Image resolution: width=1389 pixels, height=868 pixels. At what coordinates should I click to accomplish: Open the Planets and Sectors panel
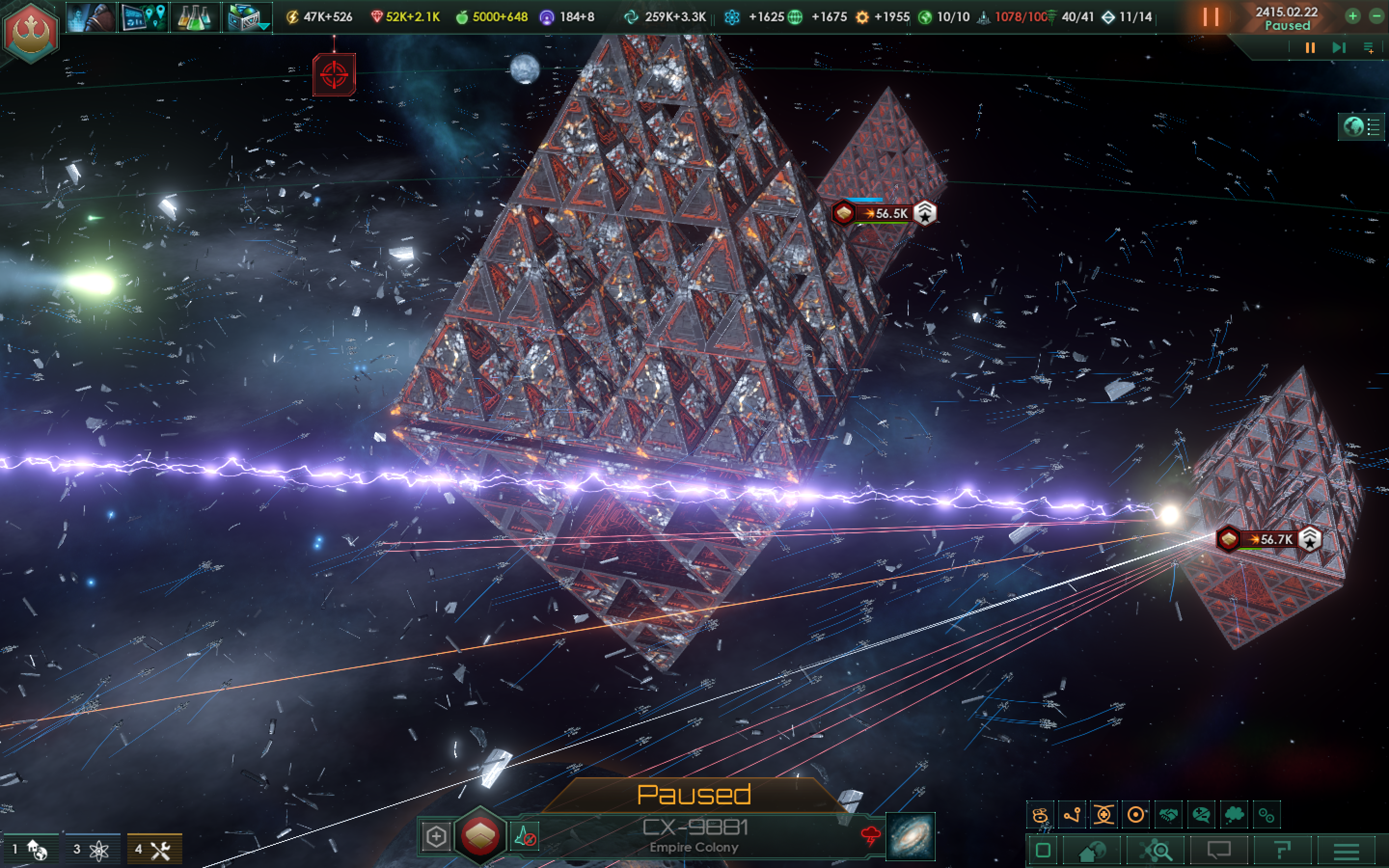click(1092, 850)
